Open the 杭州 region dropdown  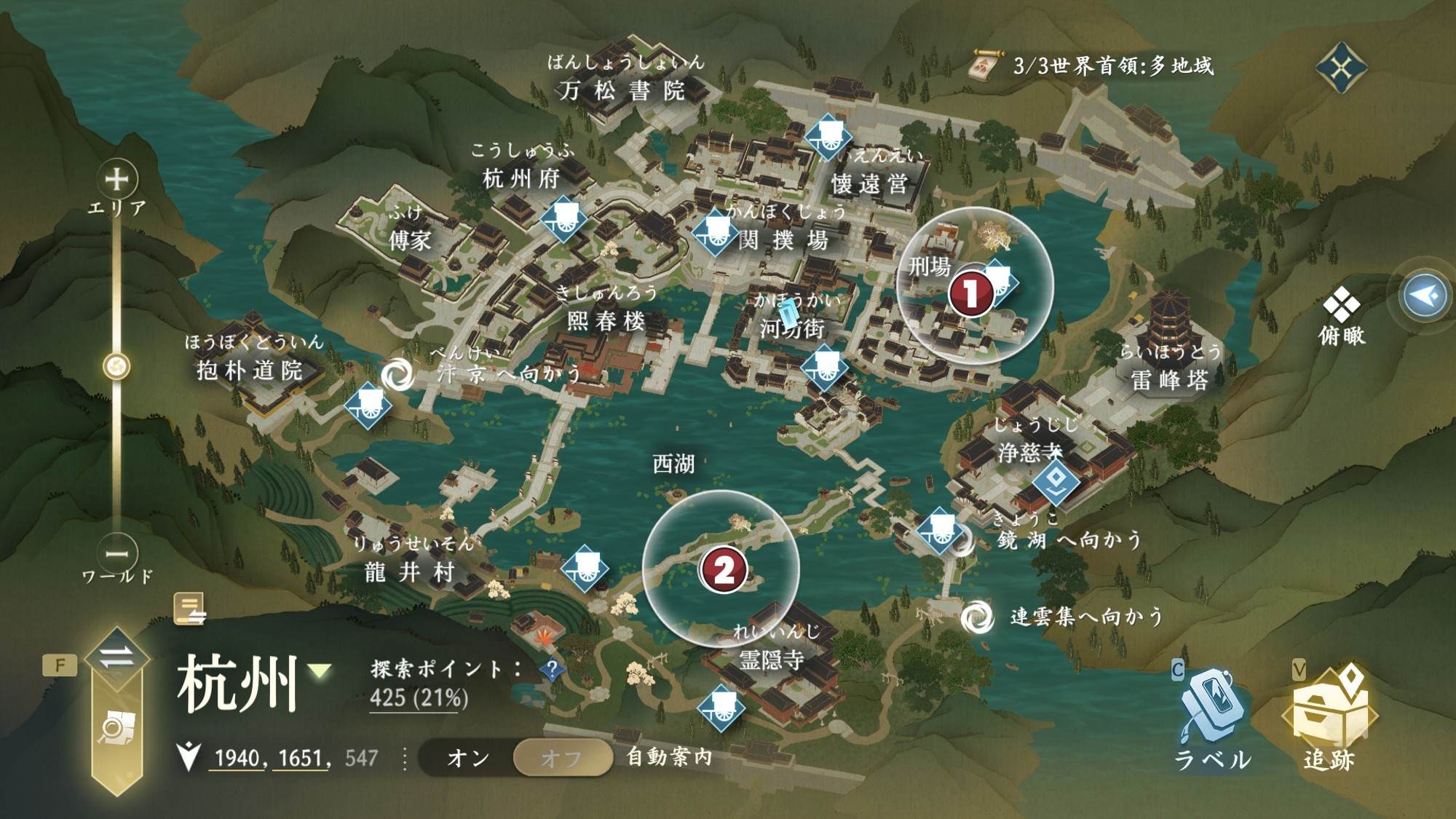tap(320, 670)
